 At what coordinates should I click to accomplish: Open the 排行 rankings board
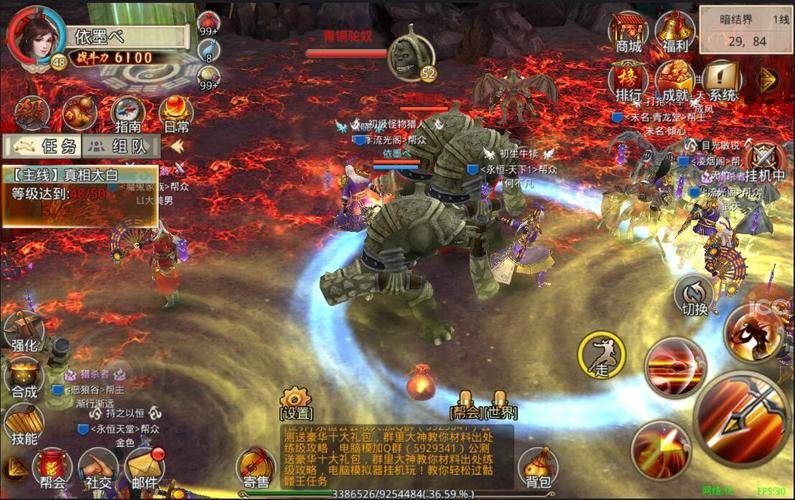click(628, 78)
